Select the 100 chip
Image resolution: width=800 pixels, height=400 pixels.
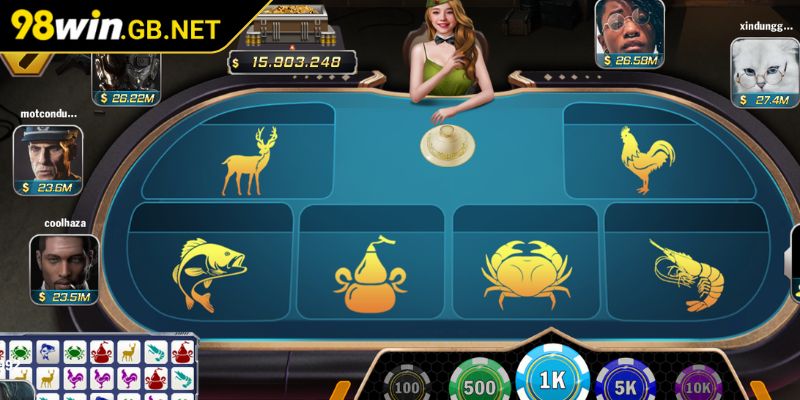(x=406, y=385)
